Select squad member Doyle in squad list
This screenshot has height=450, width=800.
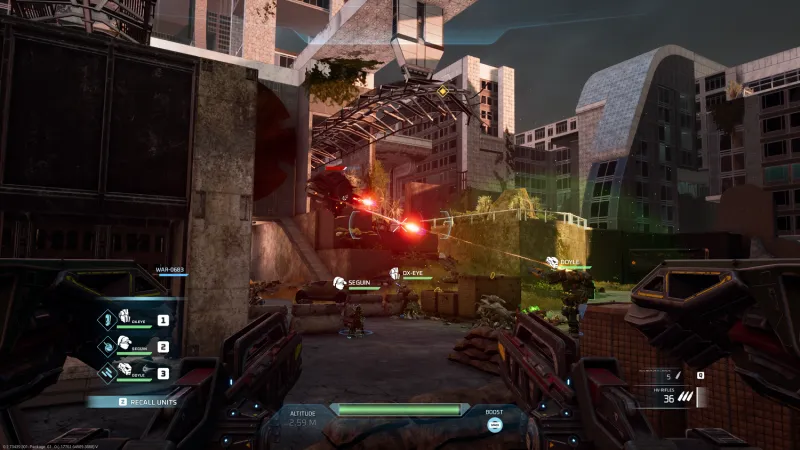(136, 372)
